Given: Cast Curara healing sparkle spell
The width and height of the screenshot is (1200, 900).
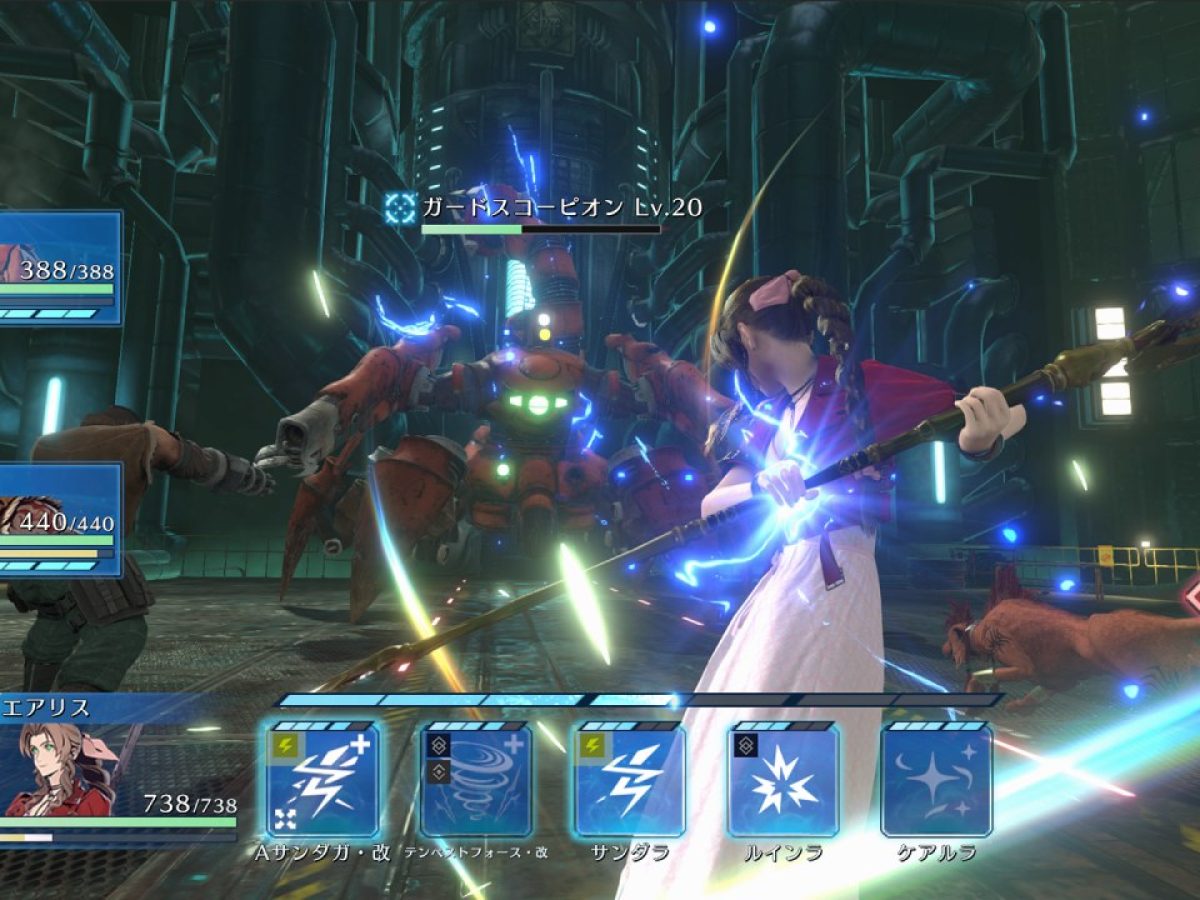Looking at the screenshot, I should tap(936, 780).
